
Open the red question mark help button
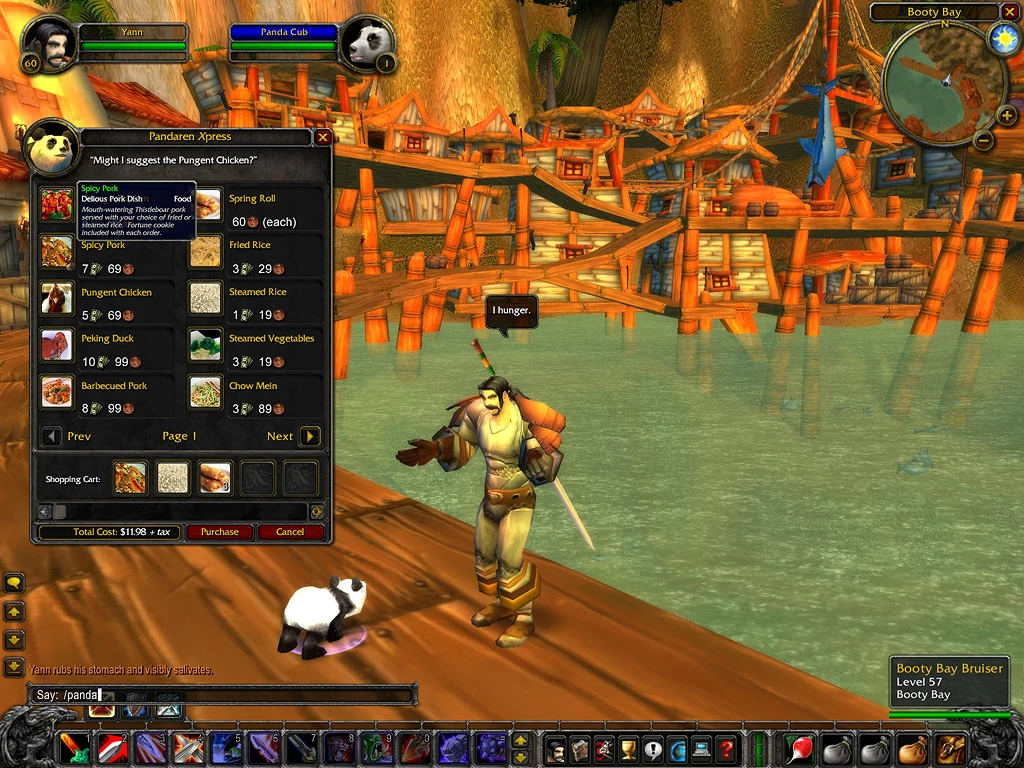(726, 748)
